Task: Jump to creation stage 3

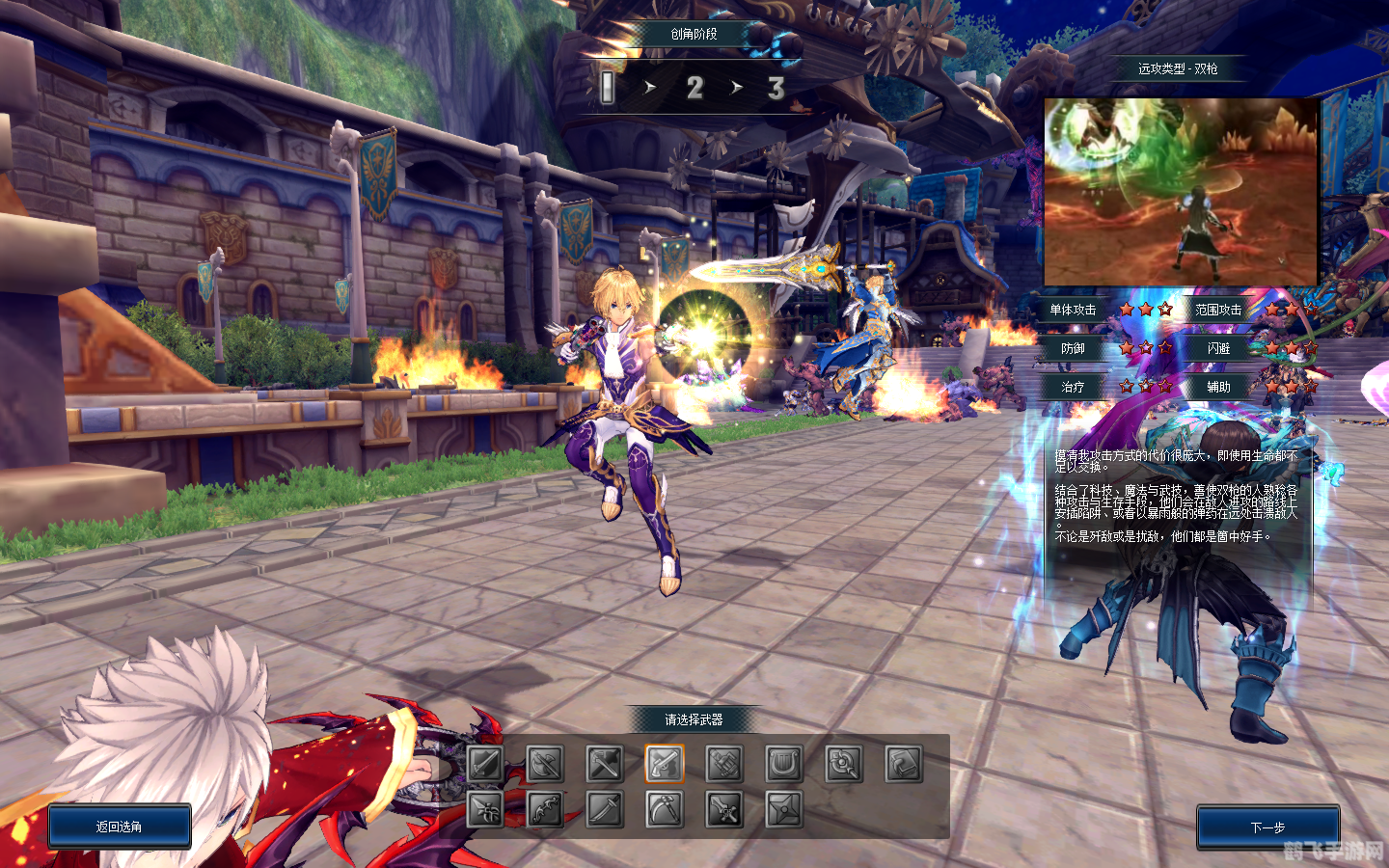Action: pos(776,88)
